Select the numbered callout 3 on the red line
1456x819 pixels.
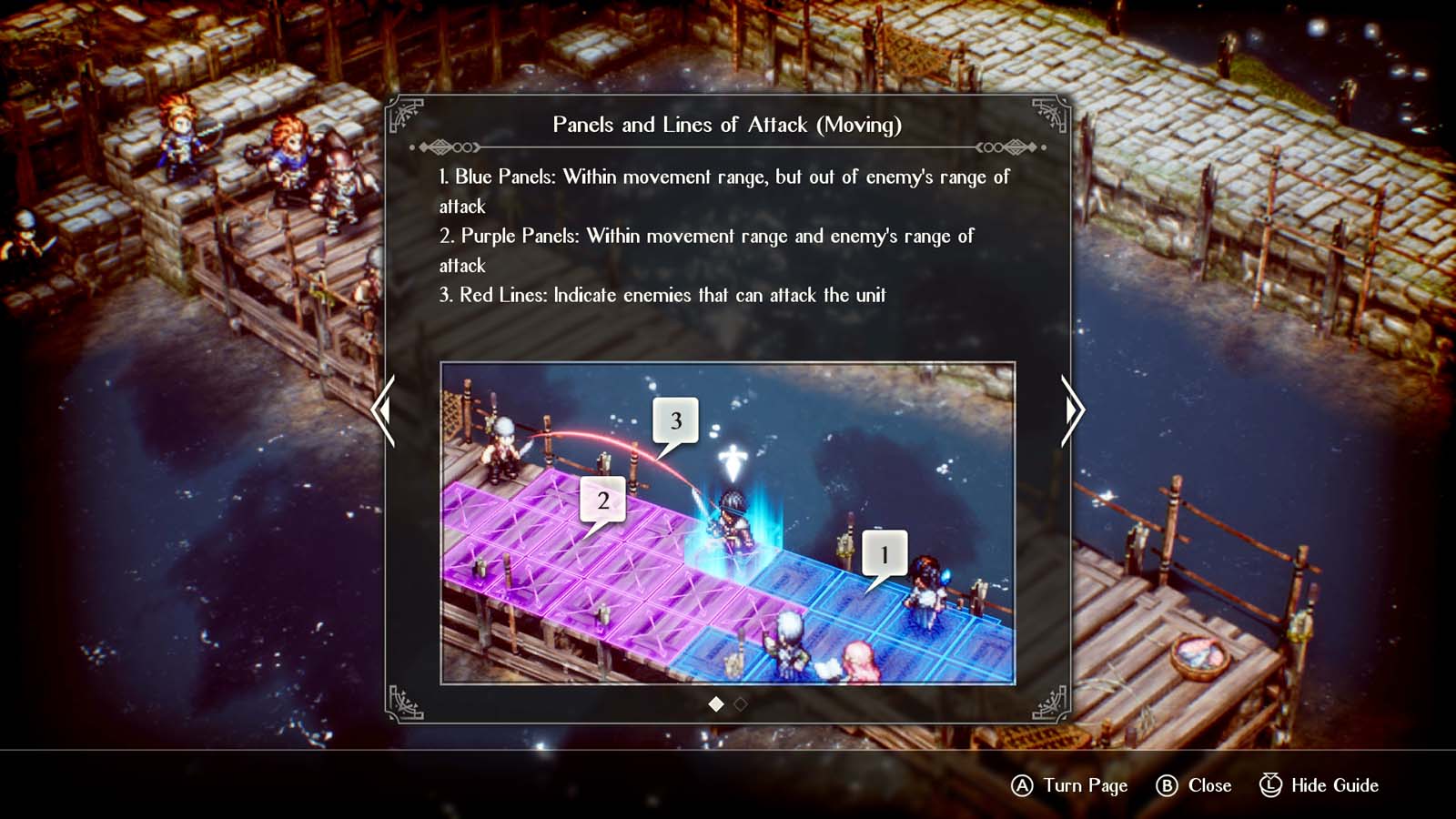click(676, 420)
